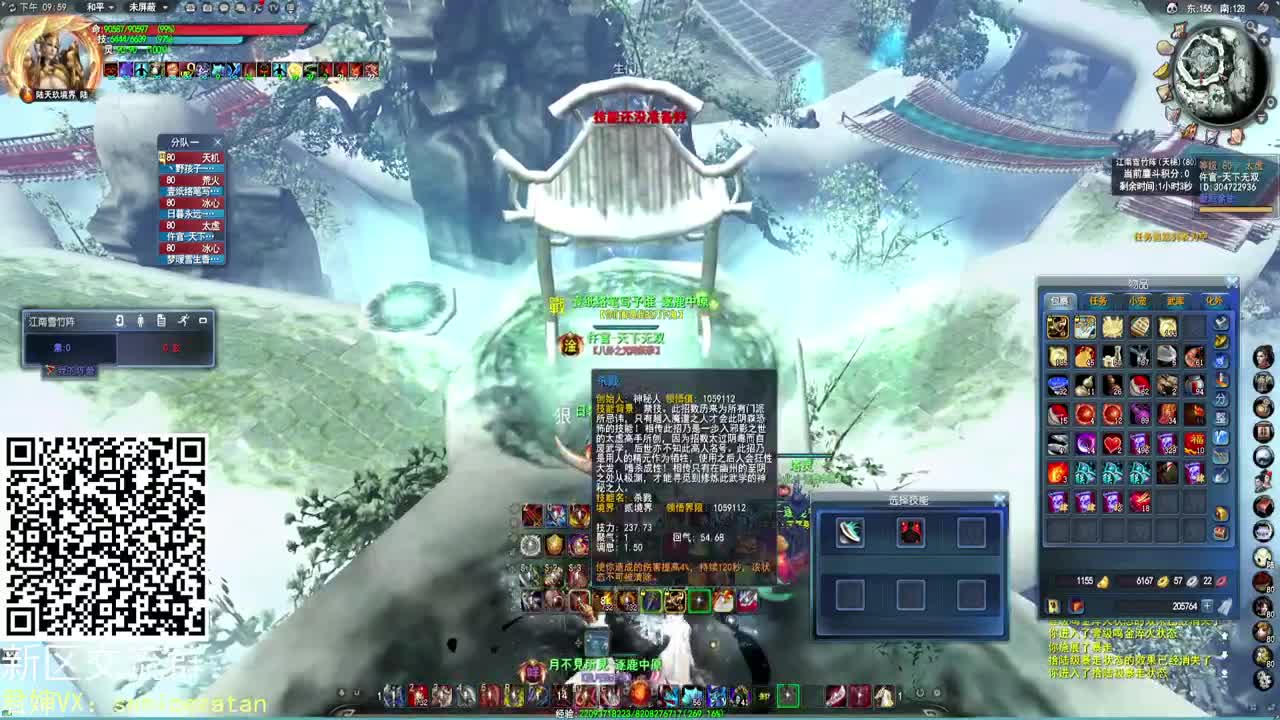Expand the 分队一 party list header
Image resolution: width=1280 pixels, height=720 pixels.
coord(185,140)
